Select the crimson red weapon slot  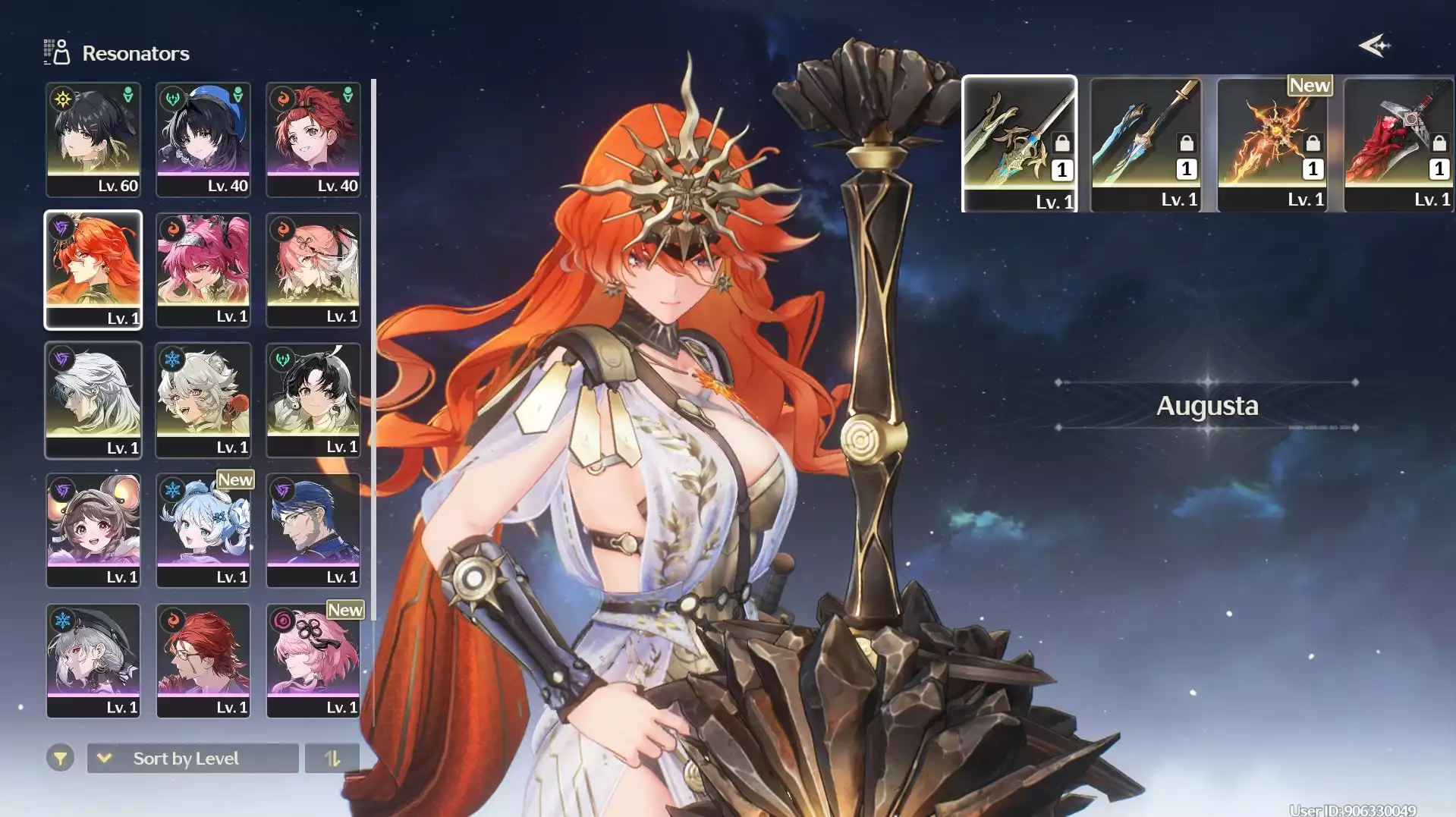point(1398,143)
